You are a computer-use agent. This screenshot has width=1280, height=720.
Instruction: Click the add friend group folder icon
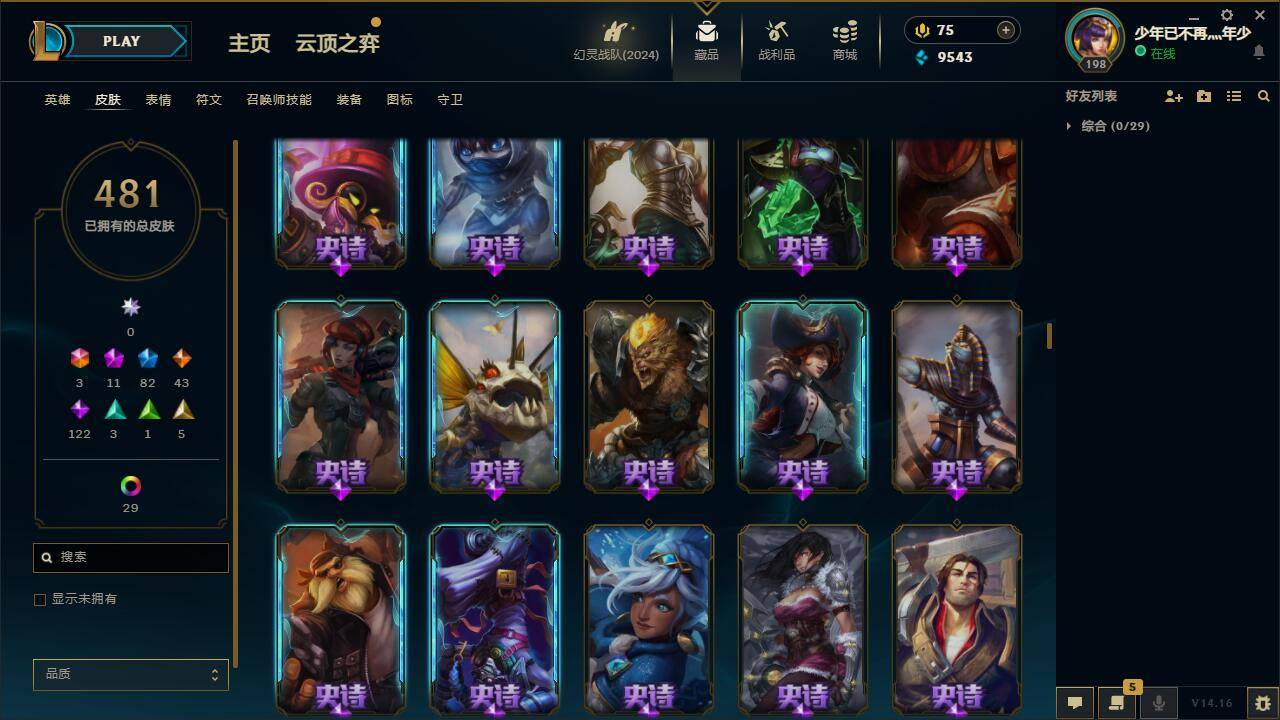1203,96
